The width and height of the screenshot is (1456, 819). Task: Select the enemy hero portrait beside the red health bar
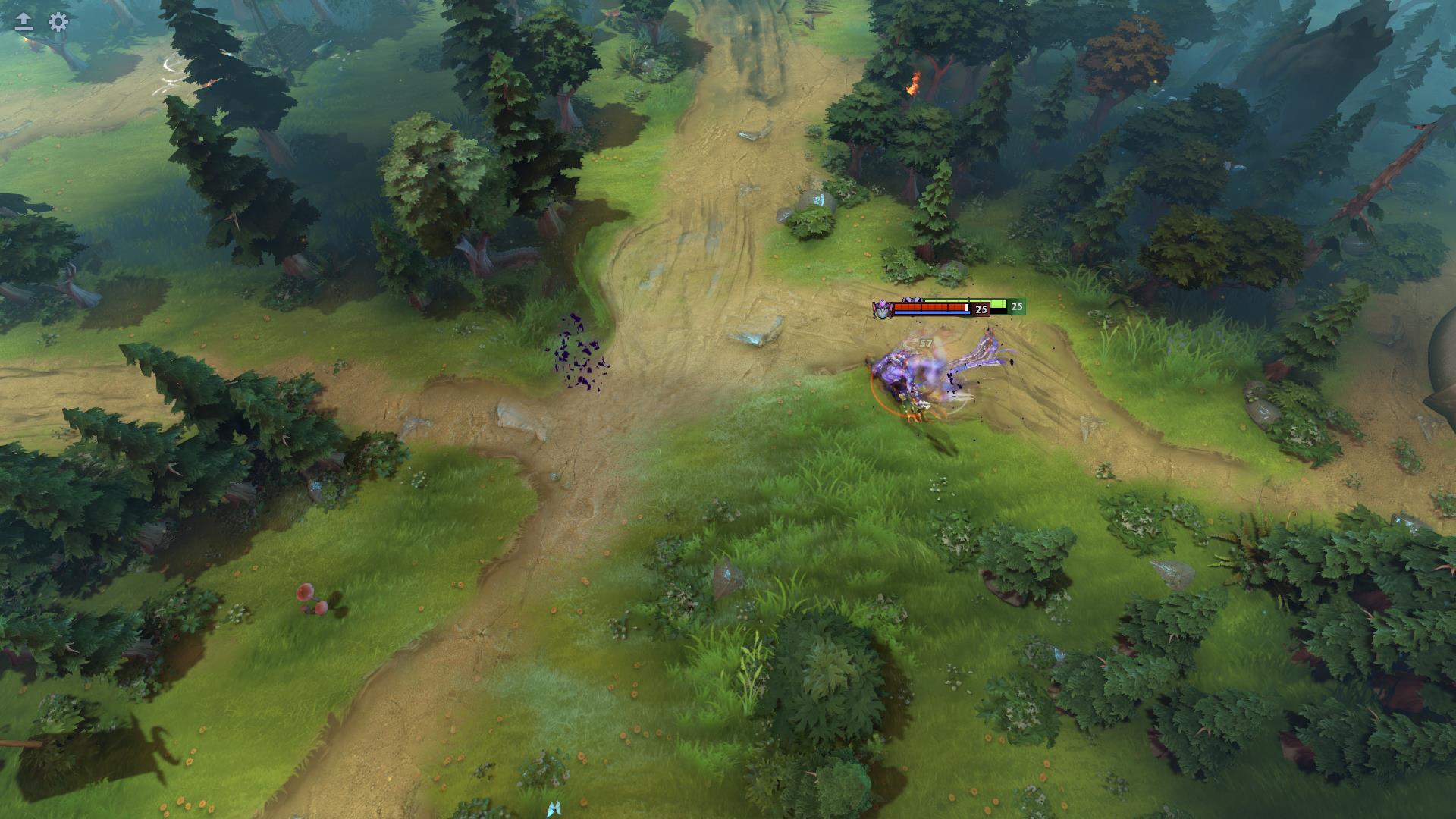point(883,310)
